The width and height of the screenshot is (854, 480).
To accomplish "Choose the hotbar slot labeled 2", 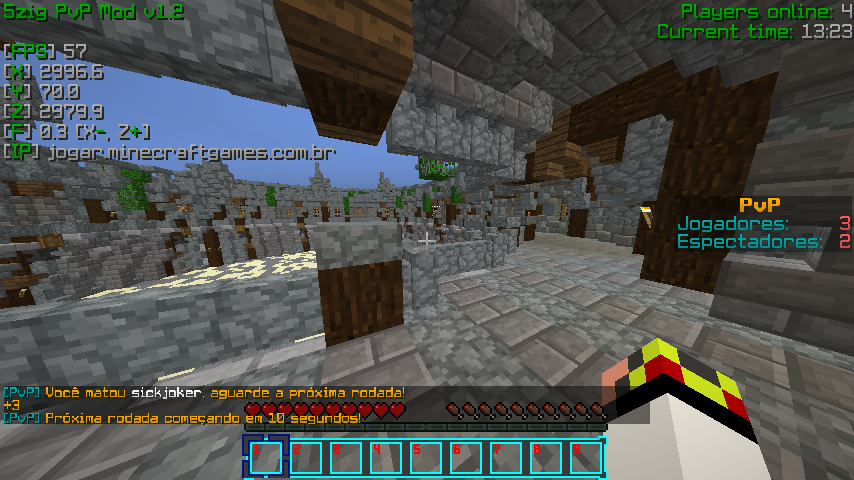I will 305,457.
